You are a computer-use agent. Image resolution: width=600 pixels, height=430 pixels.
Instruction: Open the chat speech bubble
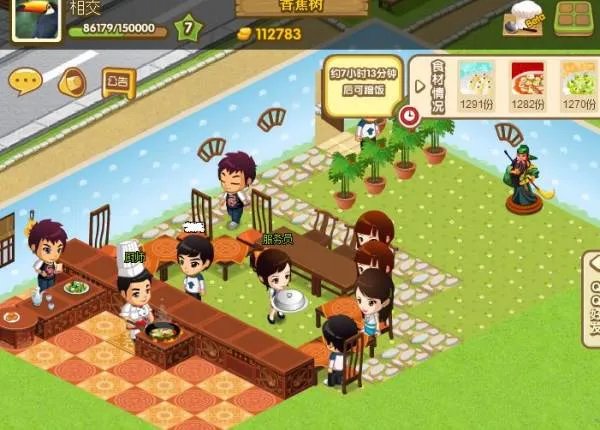point(25,79)
